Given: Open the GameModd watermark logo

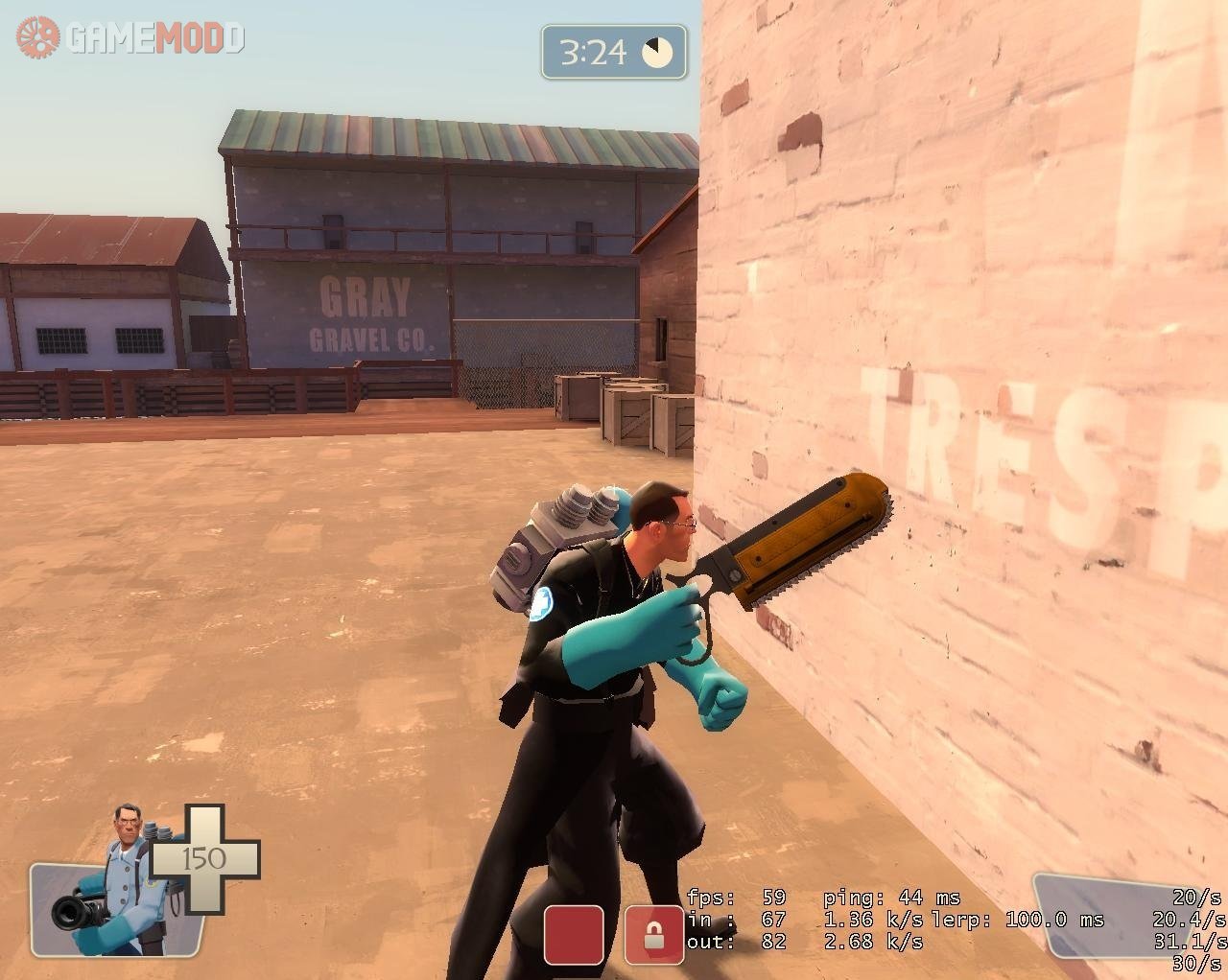Looking at the screenshot, I should [x=130, y=37].
